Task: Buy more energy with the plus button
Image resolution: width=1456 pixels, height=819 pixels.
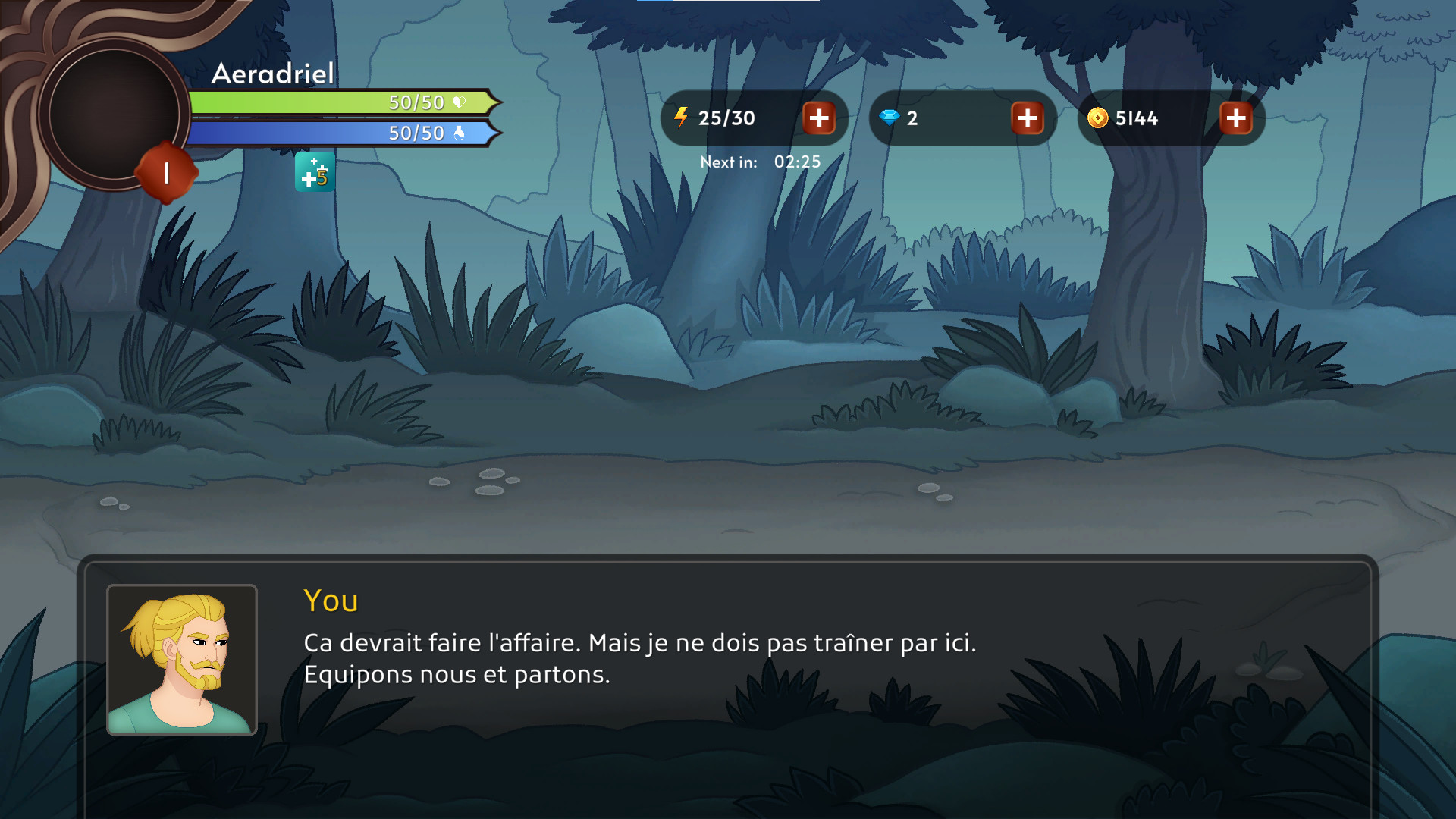Action: point(819,118)
